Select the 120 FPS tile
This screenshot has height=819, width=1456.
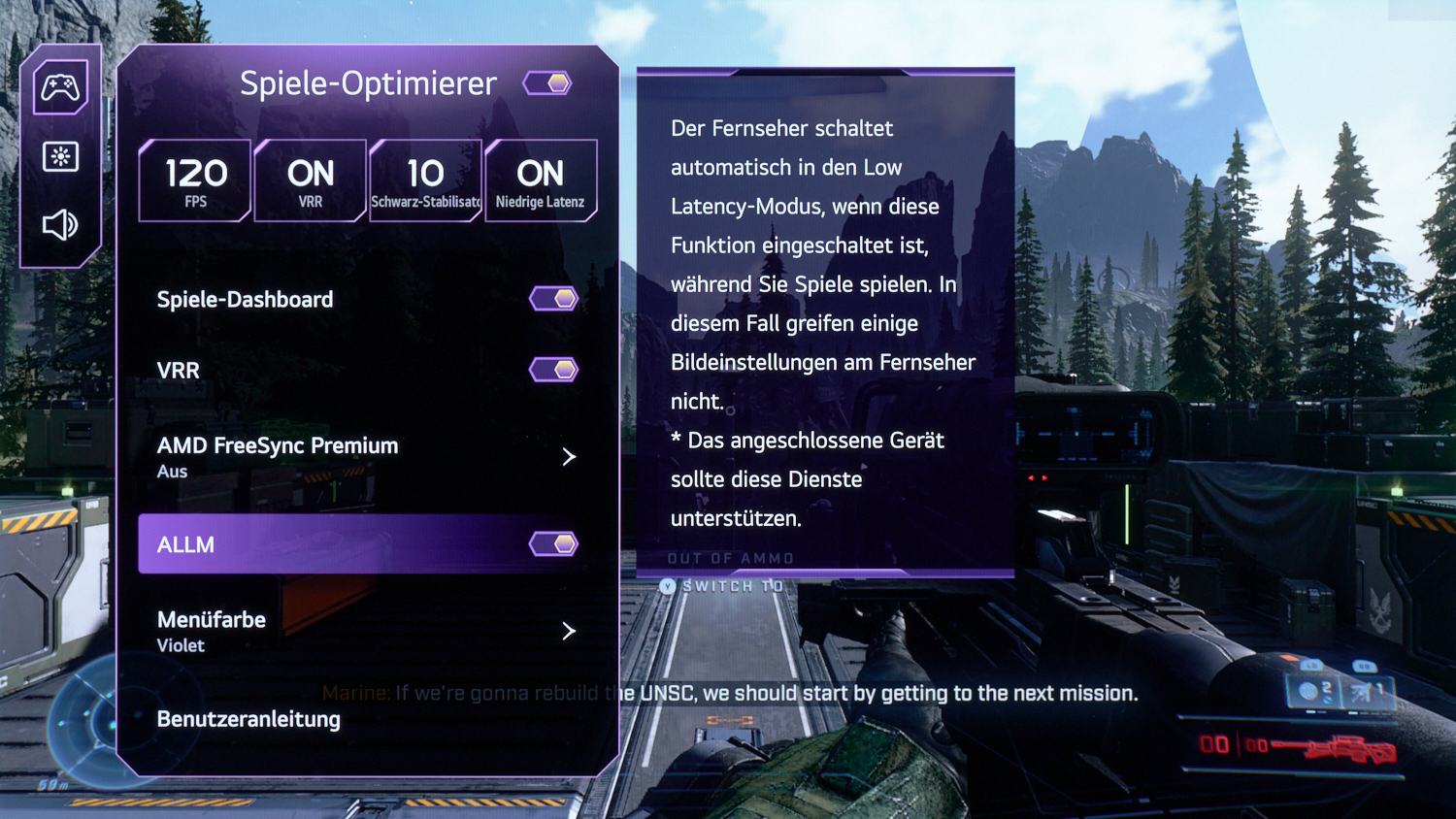click(x=195, y=181)
